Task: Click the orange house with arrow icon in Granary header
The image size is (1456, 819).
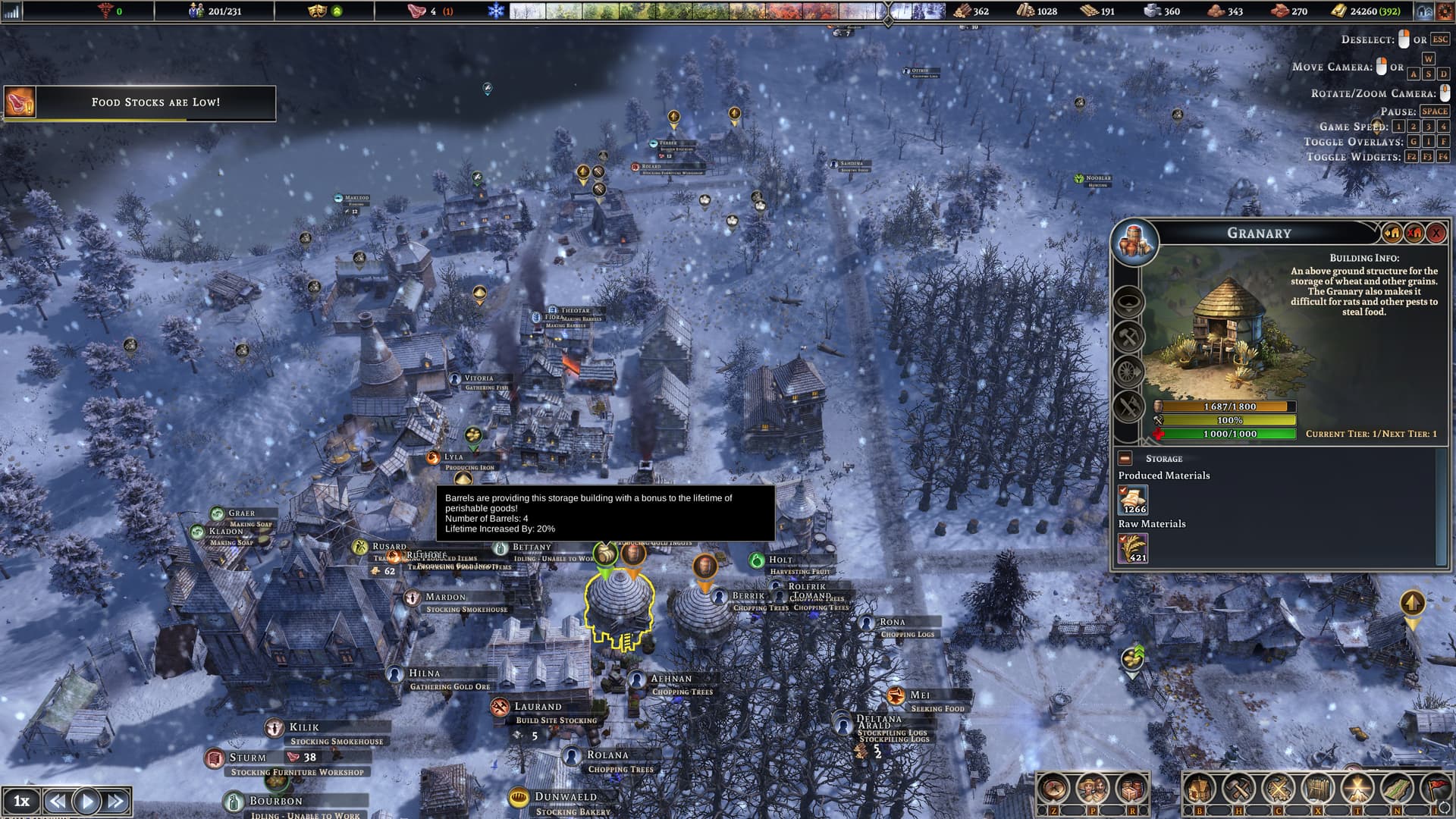Action: pyautogui.click(x=1392, y=234)
